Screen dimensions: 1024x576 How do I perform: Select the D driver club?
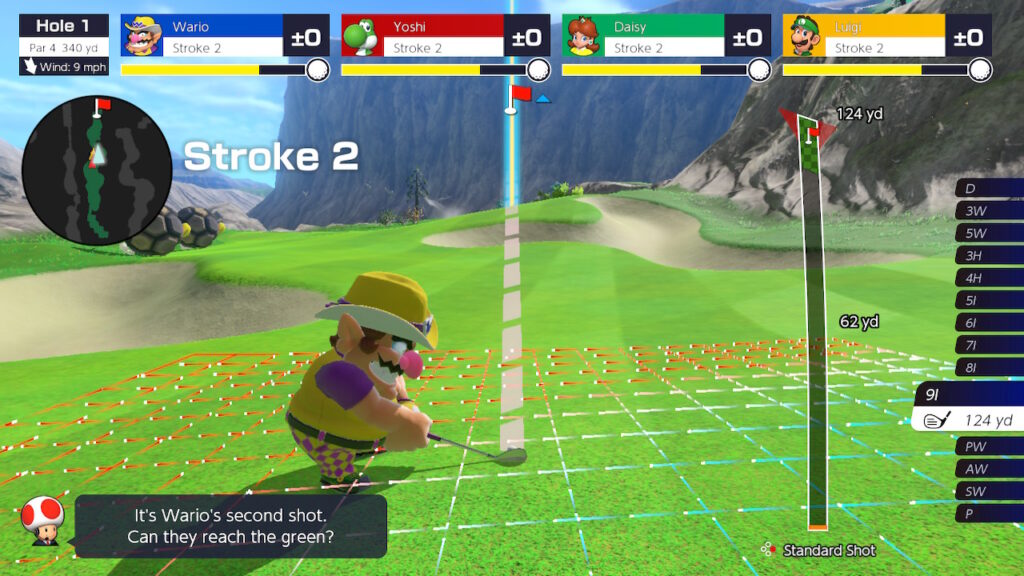point(988,189)
